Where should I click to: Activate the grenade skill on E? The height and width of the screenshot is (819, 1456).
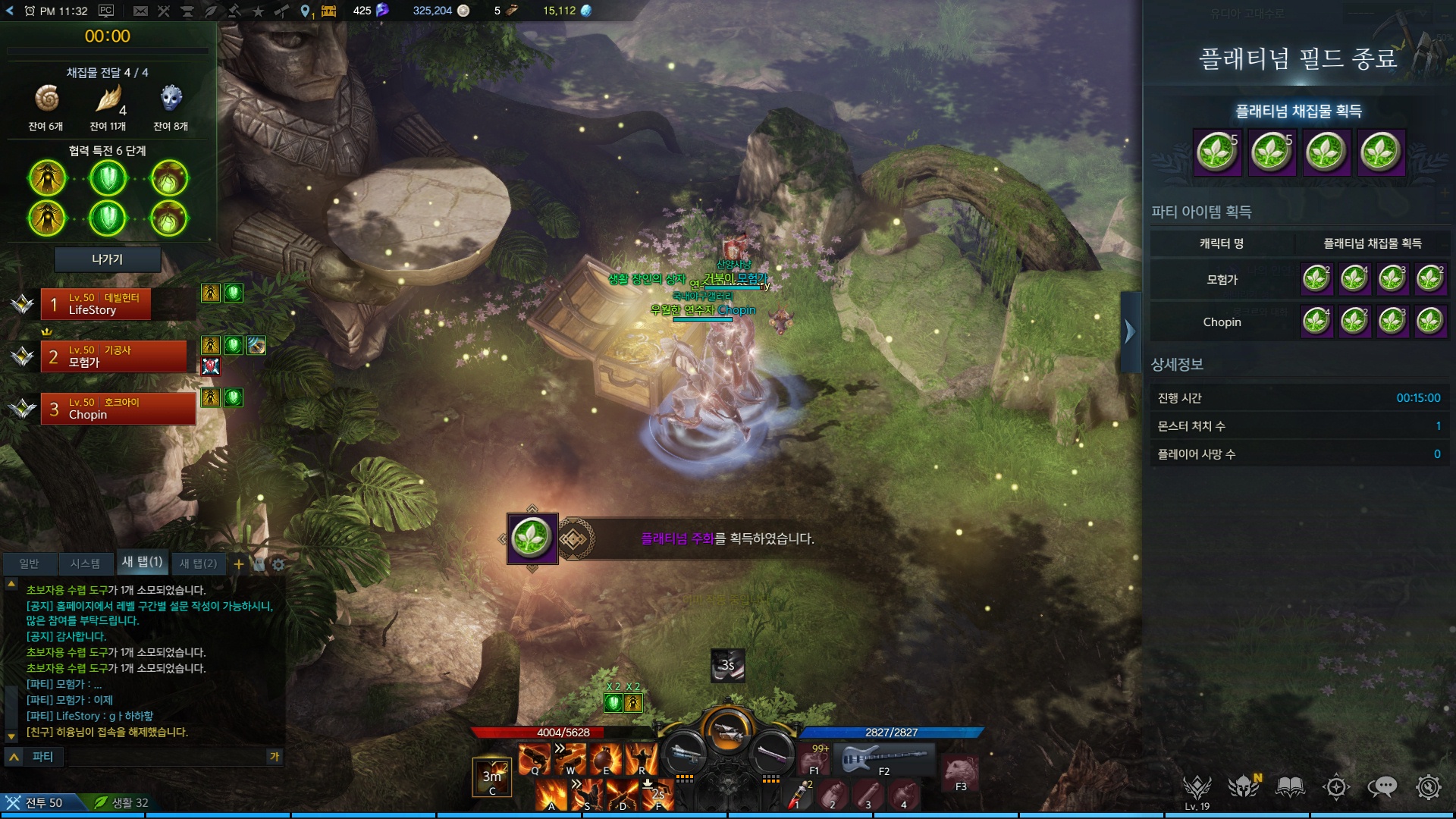click(x=606, y=758)
